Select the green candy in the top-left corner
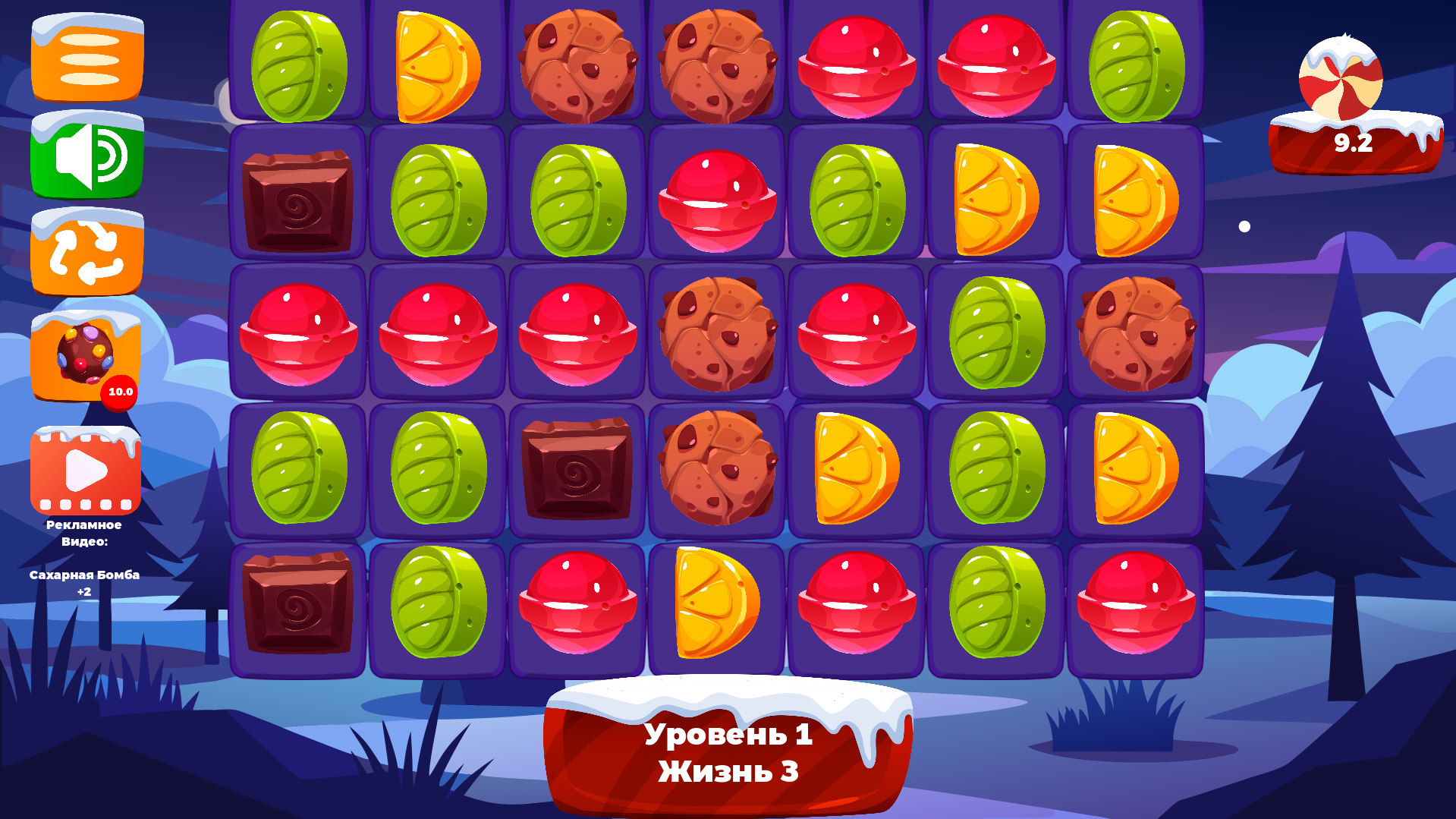 click(x=298, y=68)
